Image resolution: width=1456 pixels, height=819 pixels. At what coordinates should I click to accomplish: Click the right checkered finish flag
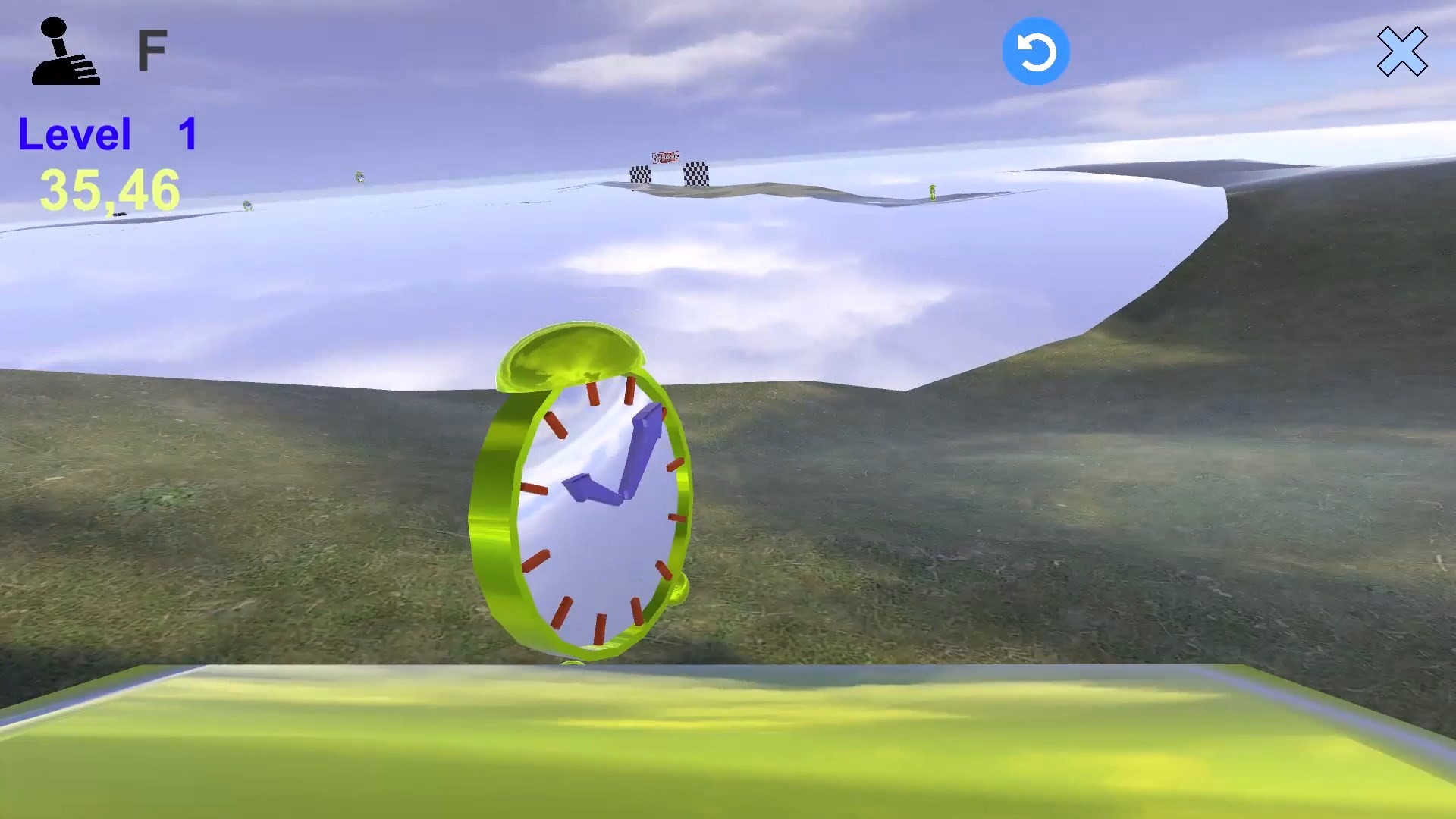pos(696,174)
